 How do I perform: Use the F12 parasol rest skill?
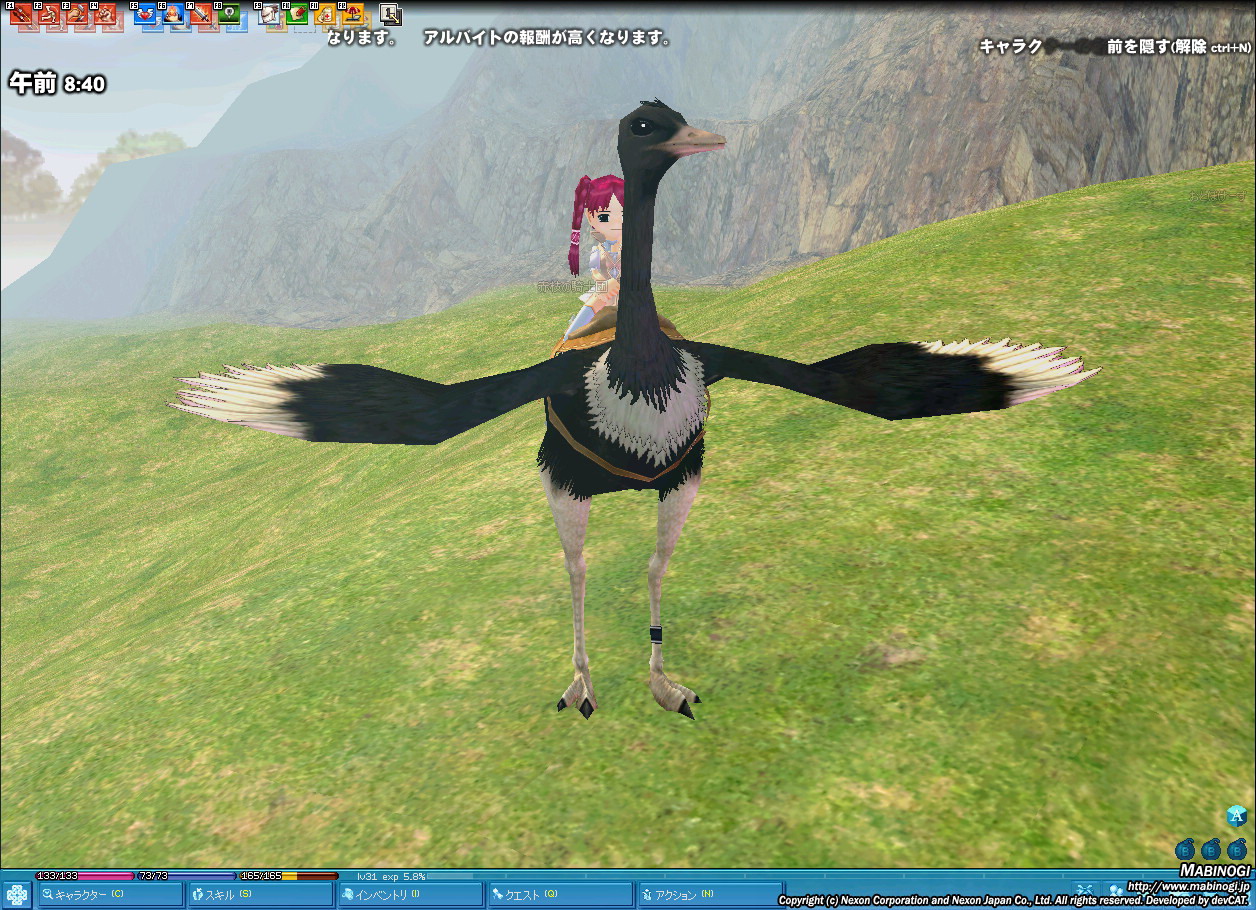(x=353, y=14)
